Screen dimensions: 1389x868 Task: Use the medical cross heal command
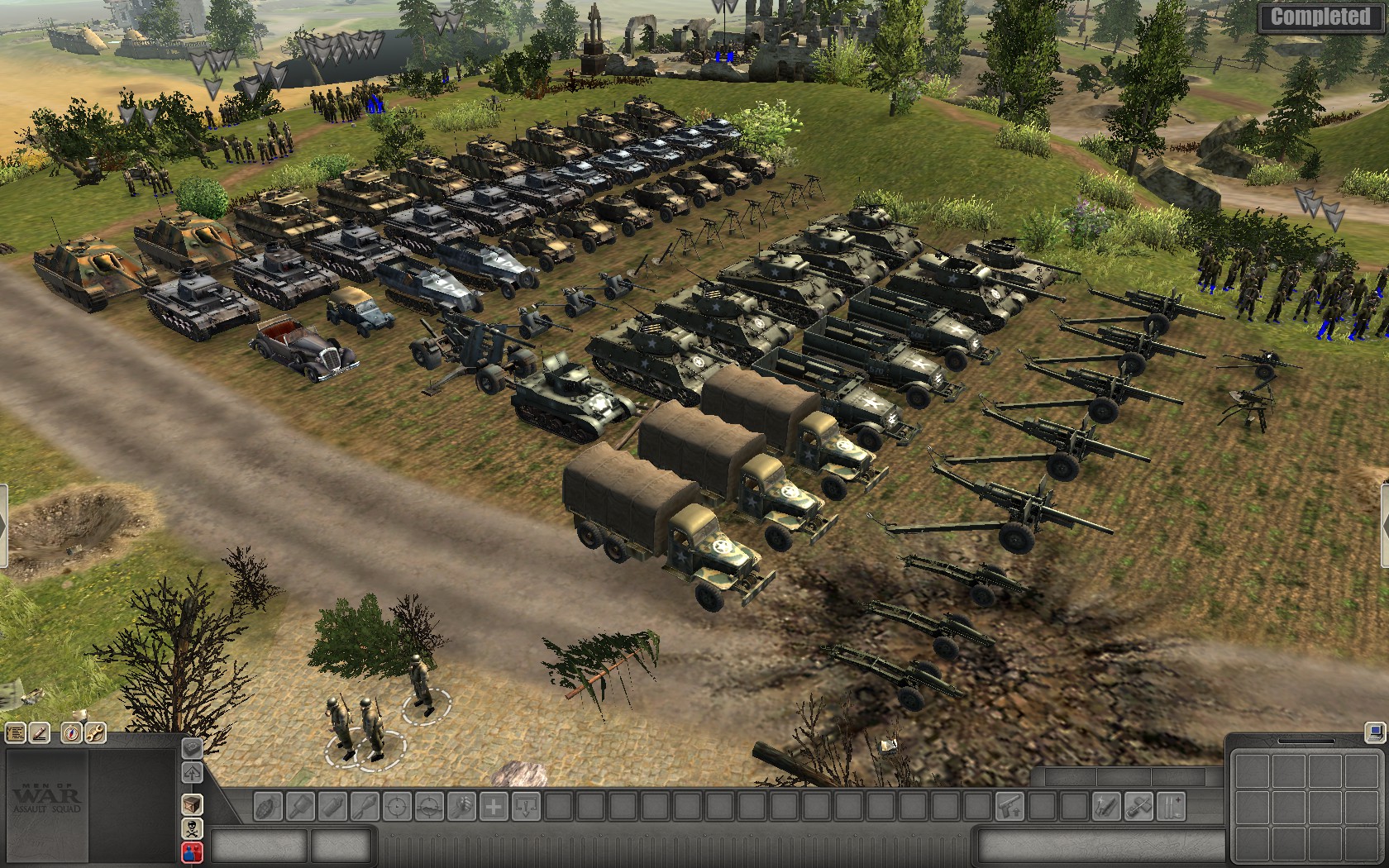(494, 806)
